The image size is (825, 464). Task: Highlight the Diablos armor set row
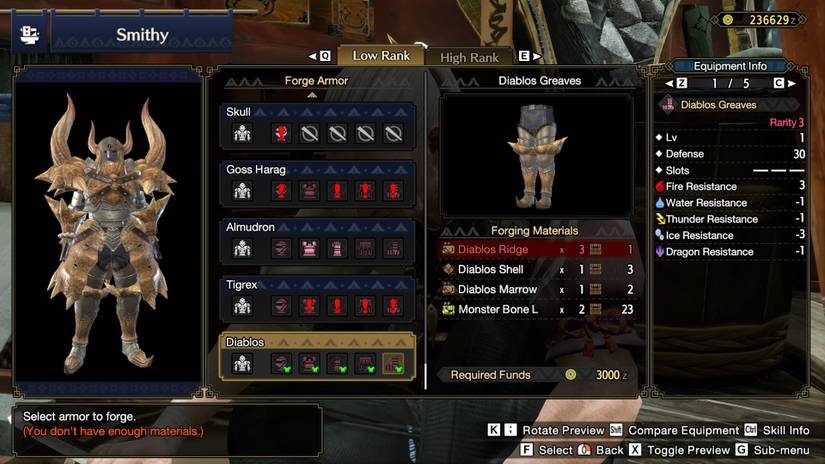click(x=318, y=356)
